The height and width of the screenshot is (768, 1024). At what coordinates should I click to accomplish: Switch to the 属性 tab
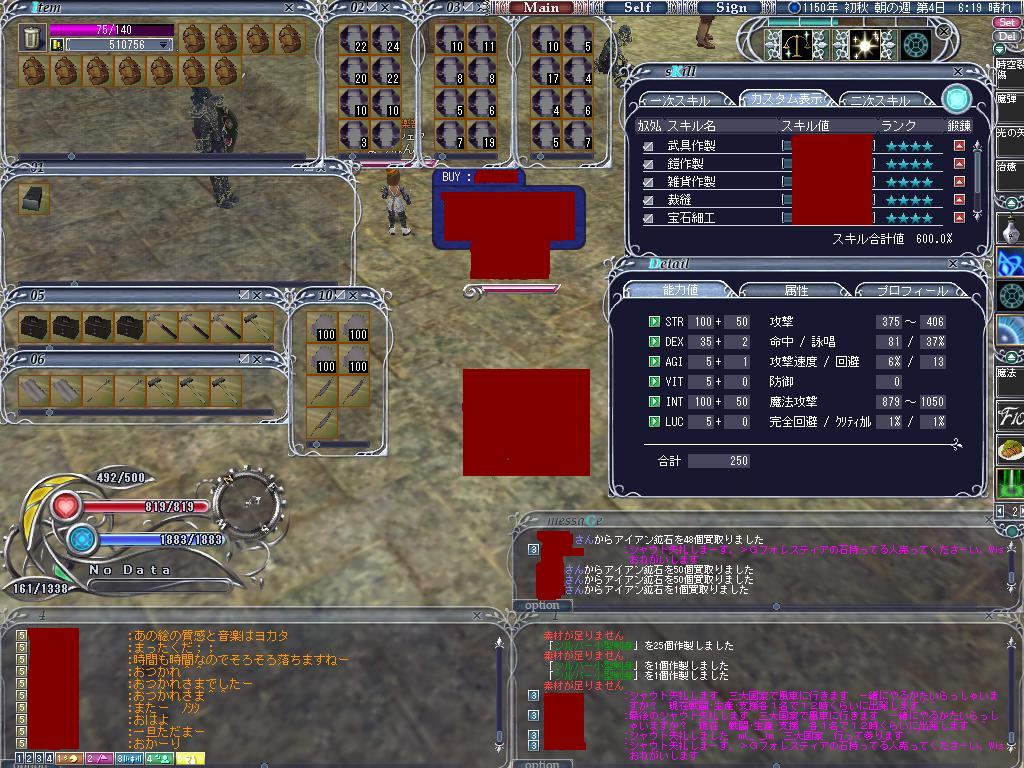tap(796, 290)
